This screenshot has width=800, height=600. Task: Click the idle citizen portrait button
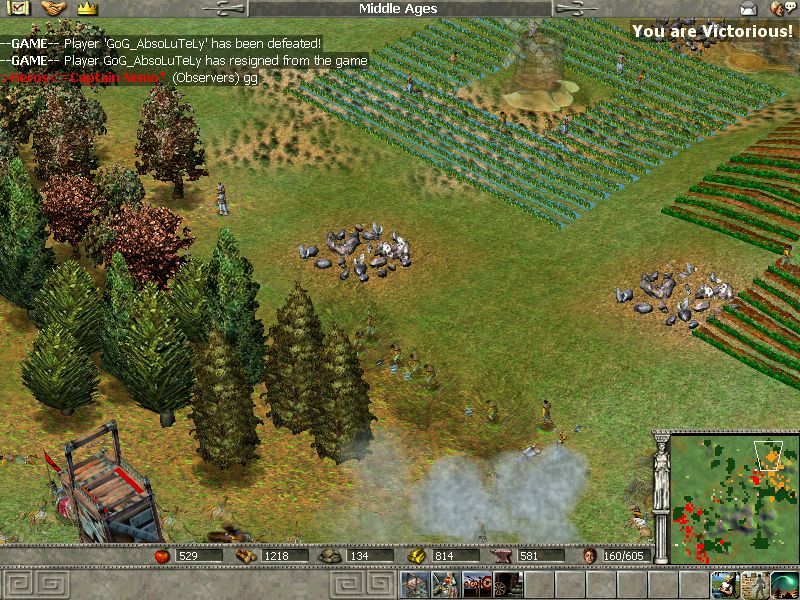click(724, 585)
